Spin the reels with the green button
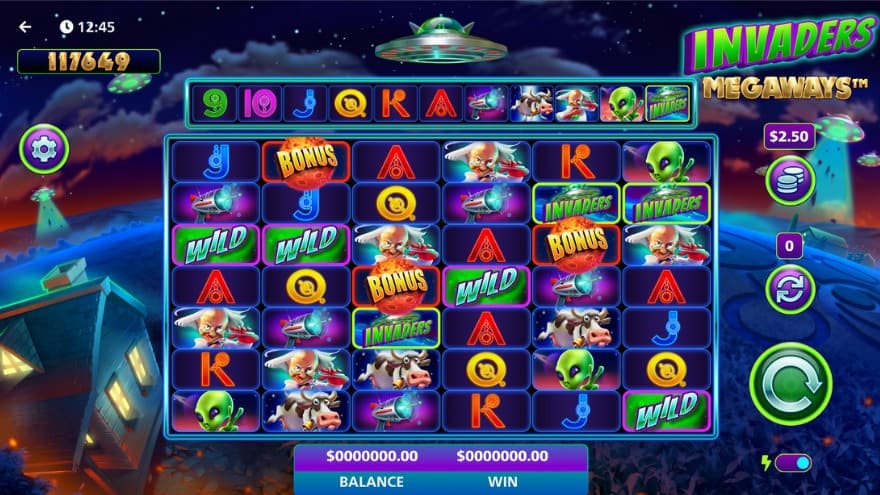The height and width of the screenshot is (495, 880). coord(791,383)
